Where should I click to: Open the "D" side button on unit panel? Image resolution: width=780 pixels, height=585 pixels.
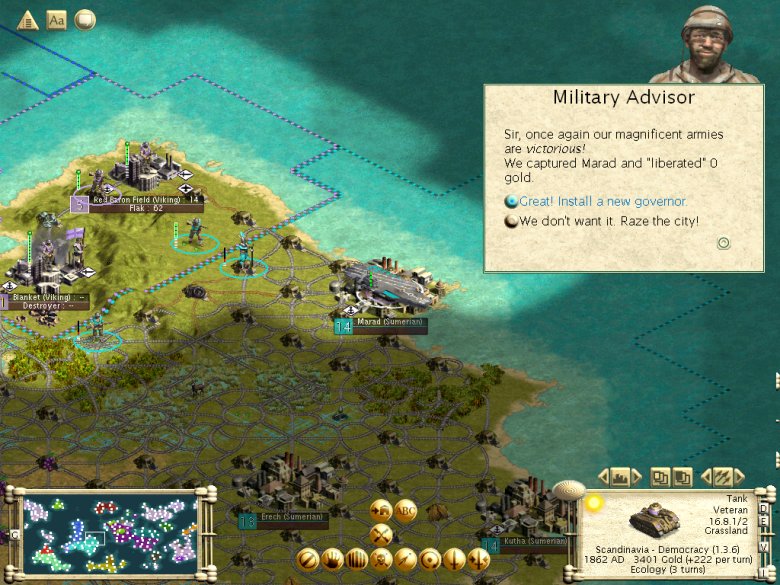pos(765,508)
